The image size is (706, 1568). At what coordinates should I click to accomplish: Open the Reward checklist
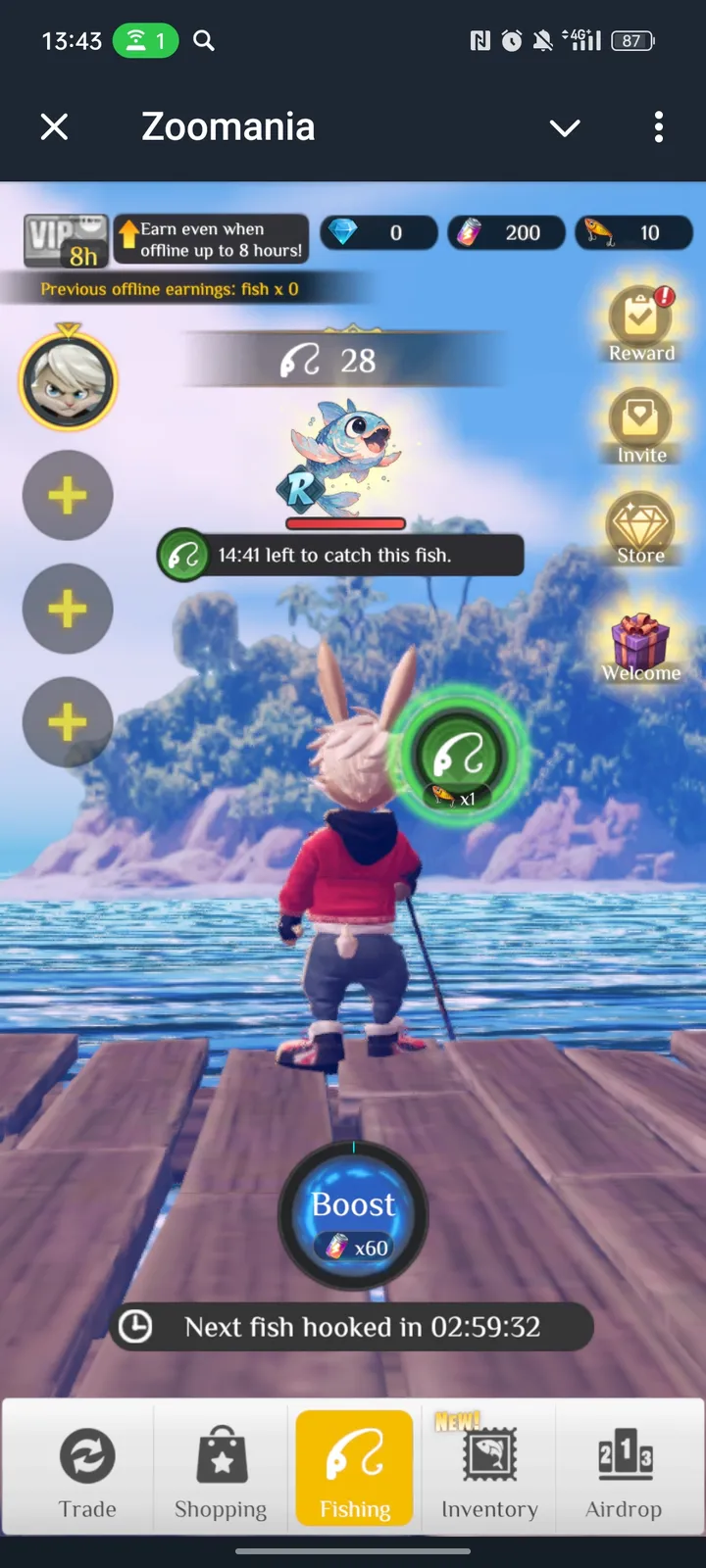[x=641, y=323]
